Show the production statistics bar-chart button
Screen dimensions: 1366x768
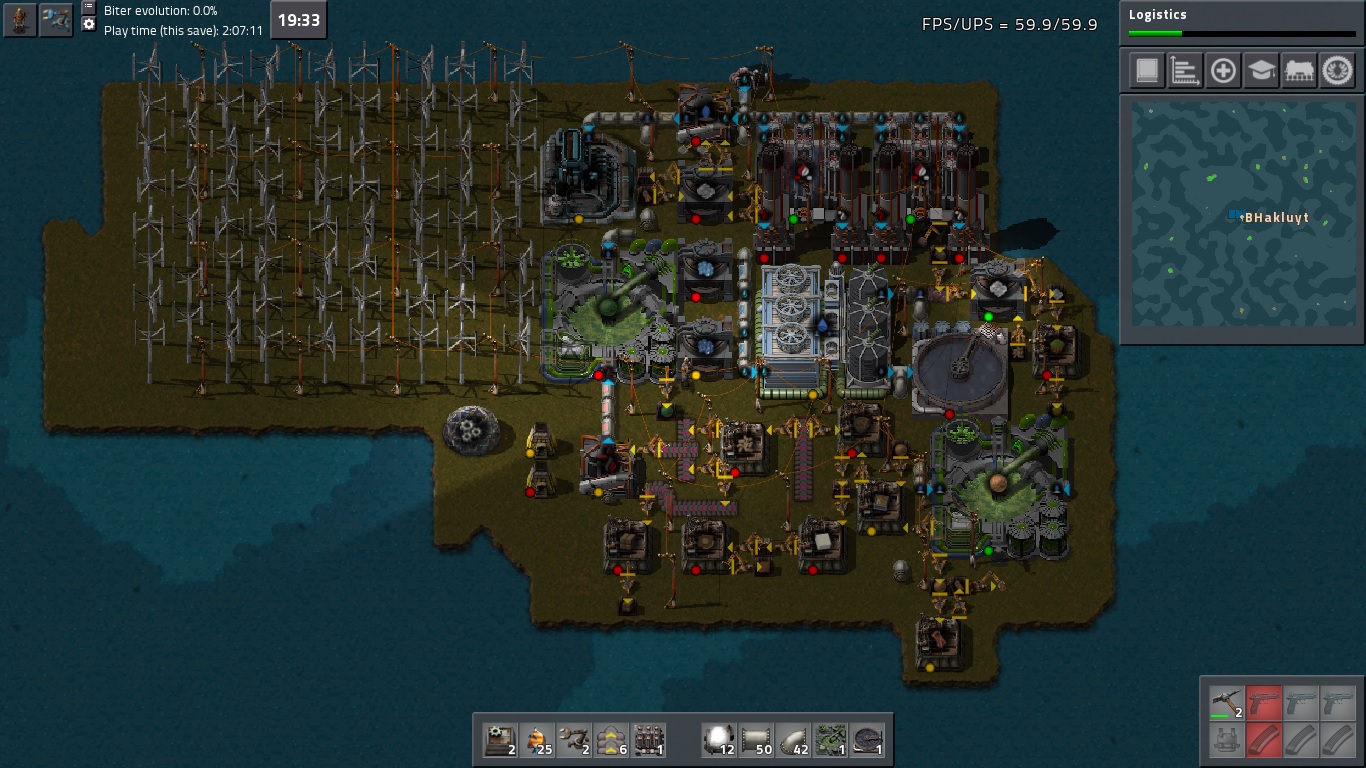click(x=1185, y=71)
